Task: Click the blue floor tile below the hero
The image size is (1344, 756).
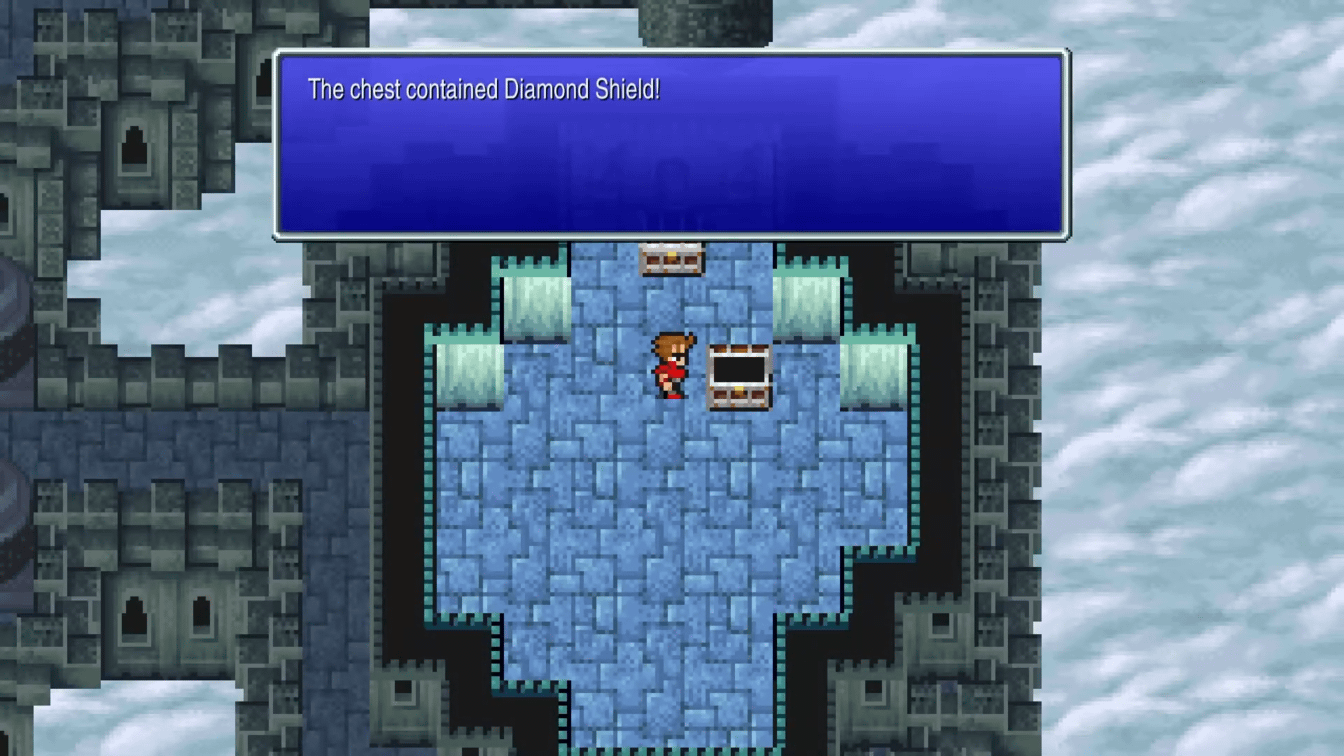Action: 670,440
